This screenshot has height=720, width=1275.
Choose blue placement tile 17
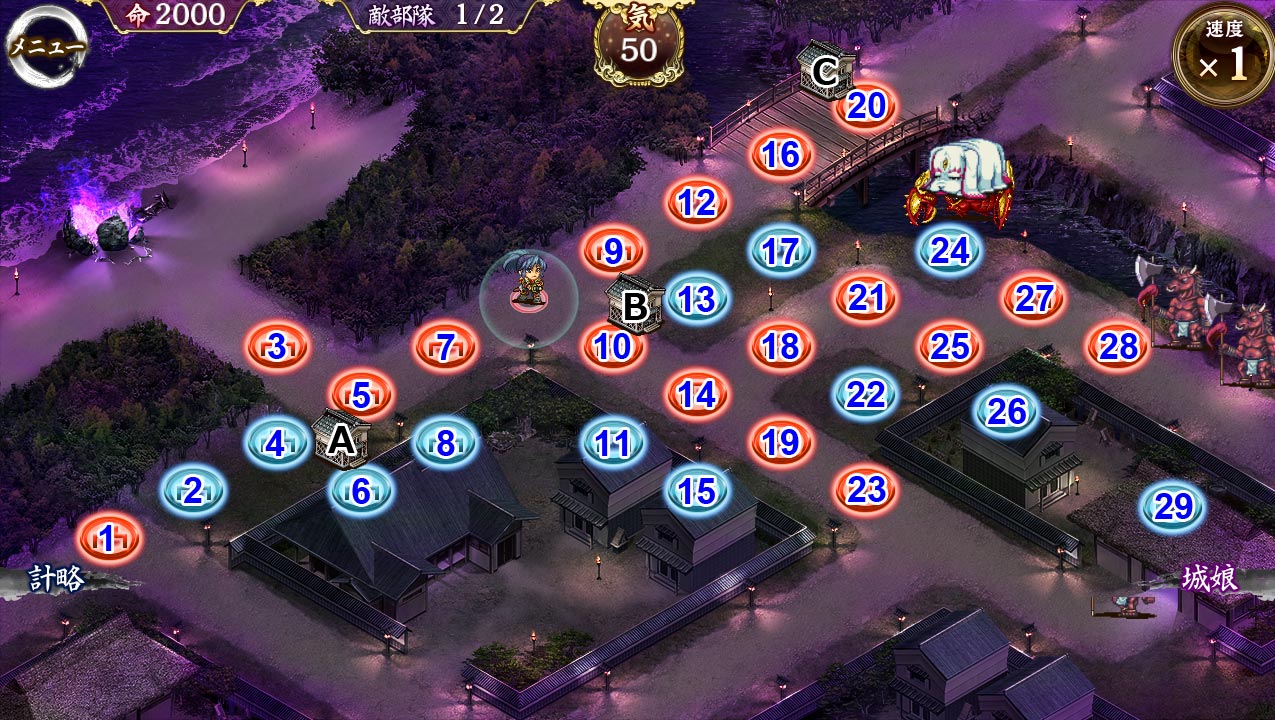[x=781, y=251]
